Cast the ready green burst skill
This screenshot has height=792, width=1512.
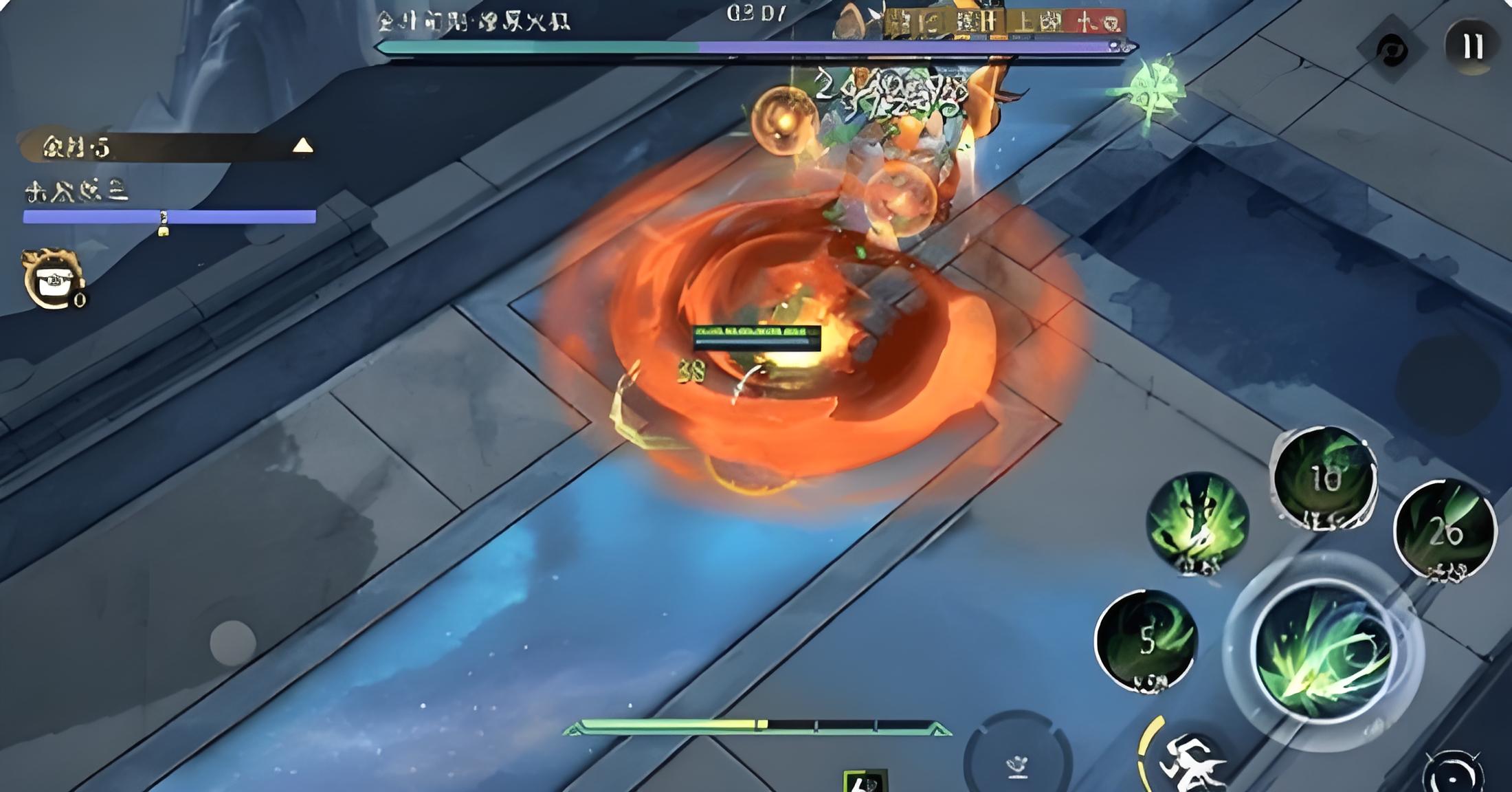(x=1198, y=522)
